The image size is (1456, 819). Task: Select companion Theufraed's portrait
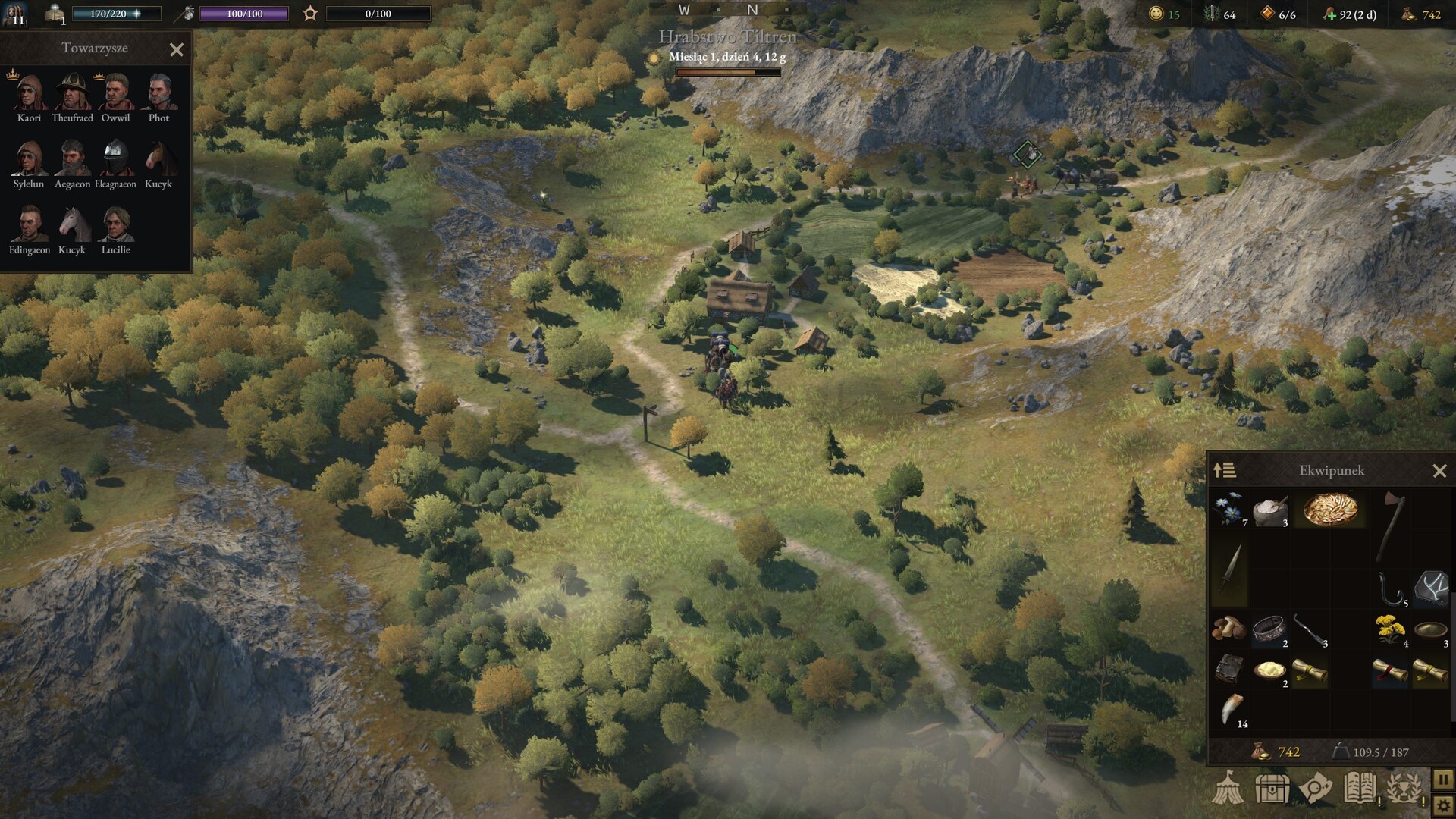click(x=72, y=93)
